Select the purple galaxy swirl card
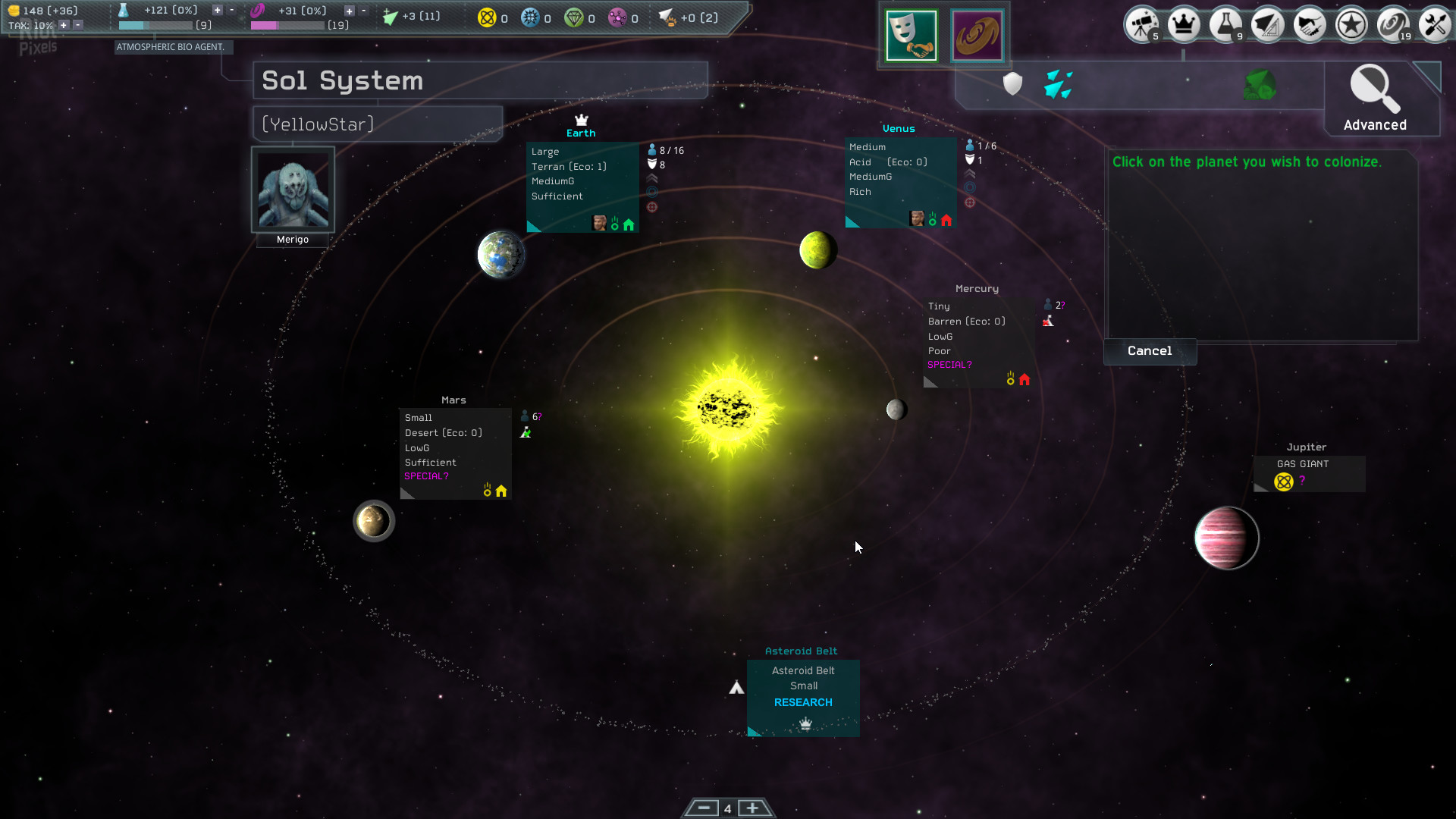 point(977,36)
